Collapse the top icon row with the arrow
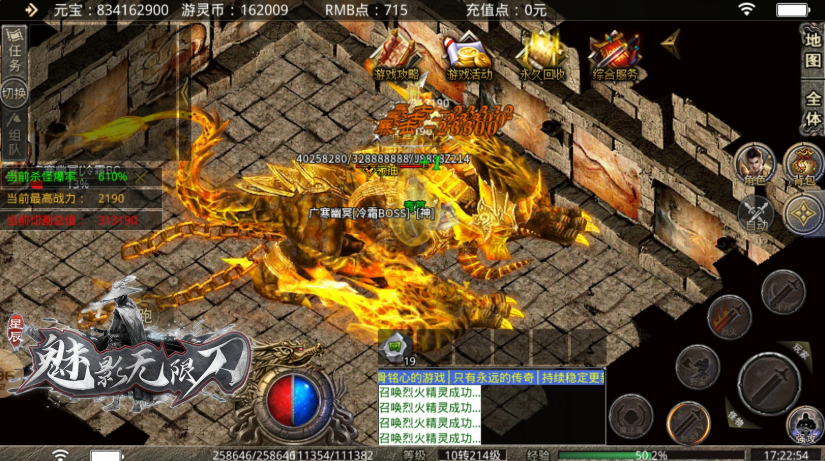 (672, 40)
